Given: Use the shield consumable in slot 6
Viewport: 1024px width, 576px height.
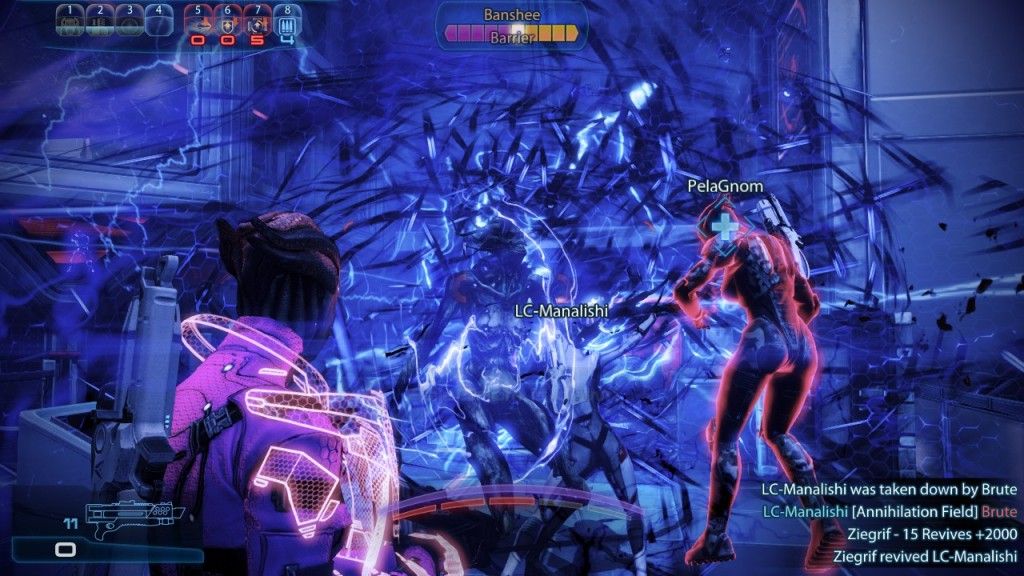Looking at the screenshot, I should 228,23.
